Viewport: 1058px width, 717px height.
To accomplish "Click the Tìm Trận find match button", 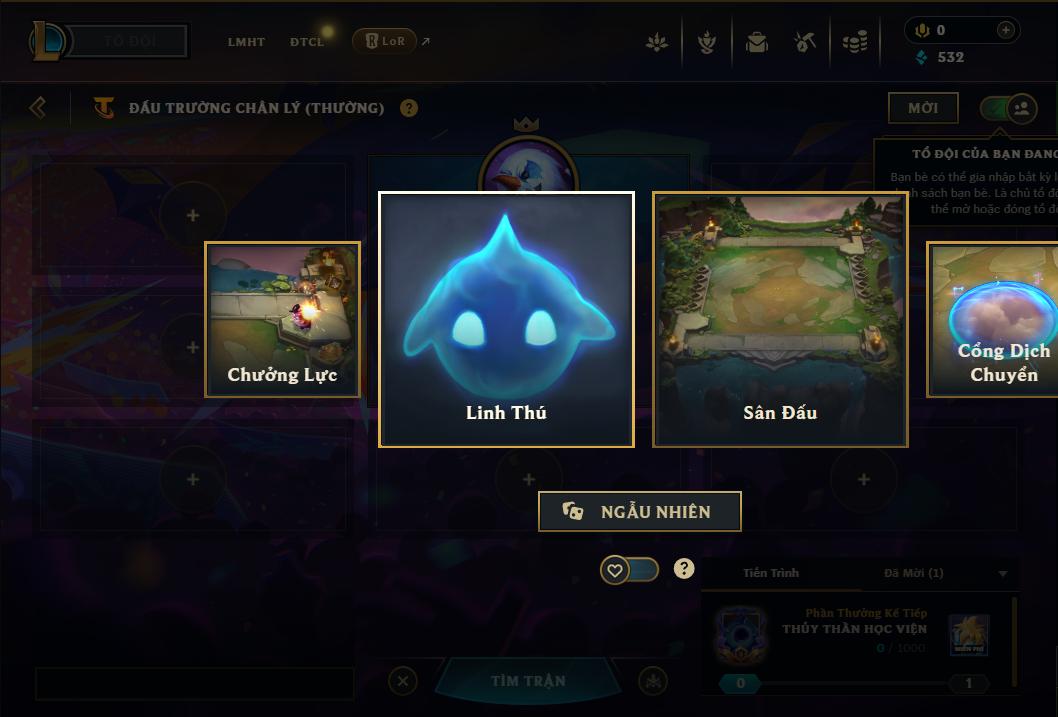I will click(528, 681).
